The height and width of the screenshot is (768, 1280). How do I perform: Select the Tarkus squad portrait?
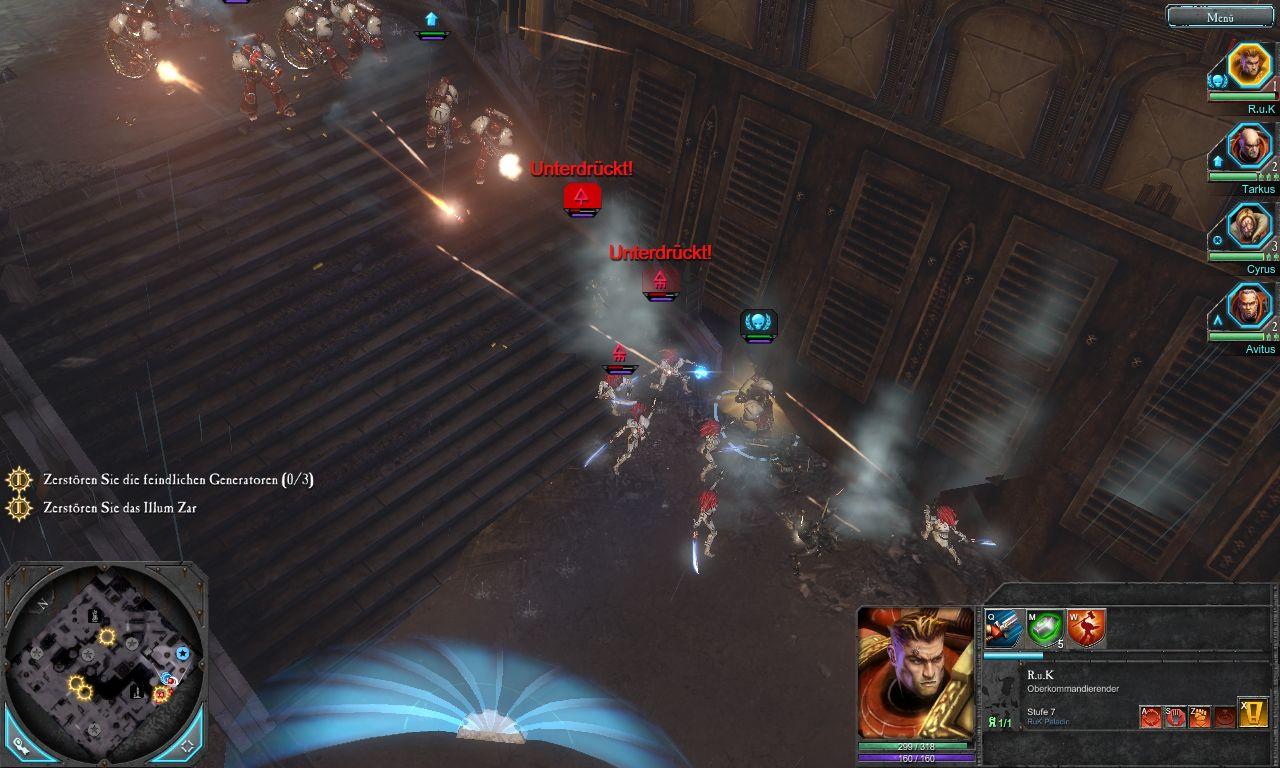coord(1248,147)
